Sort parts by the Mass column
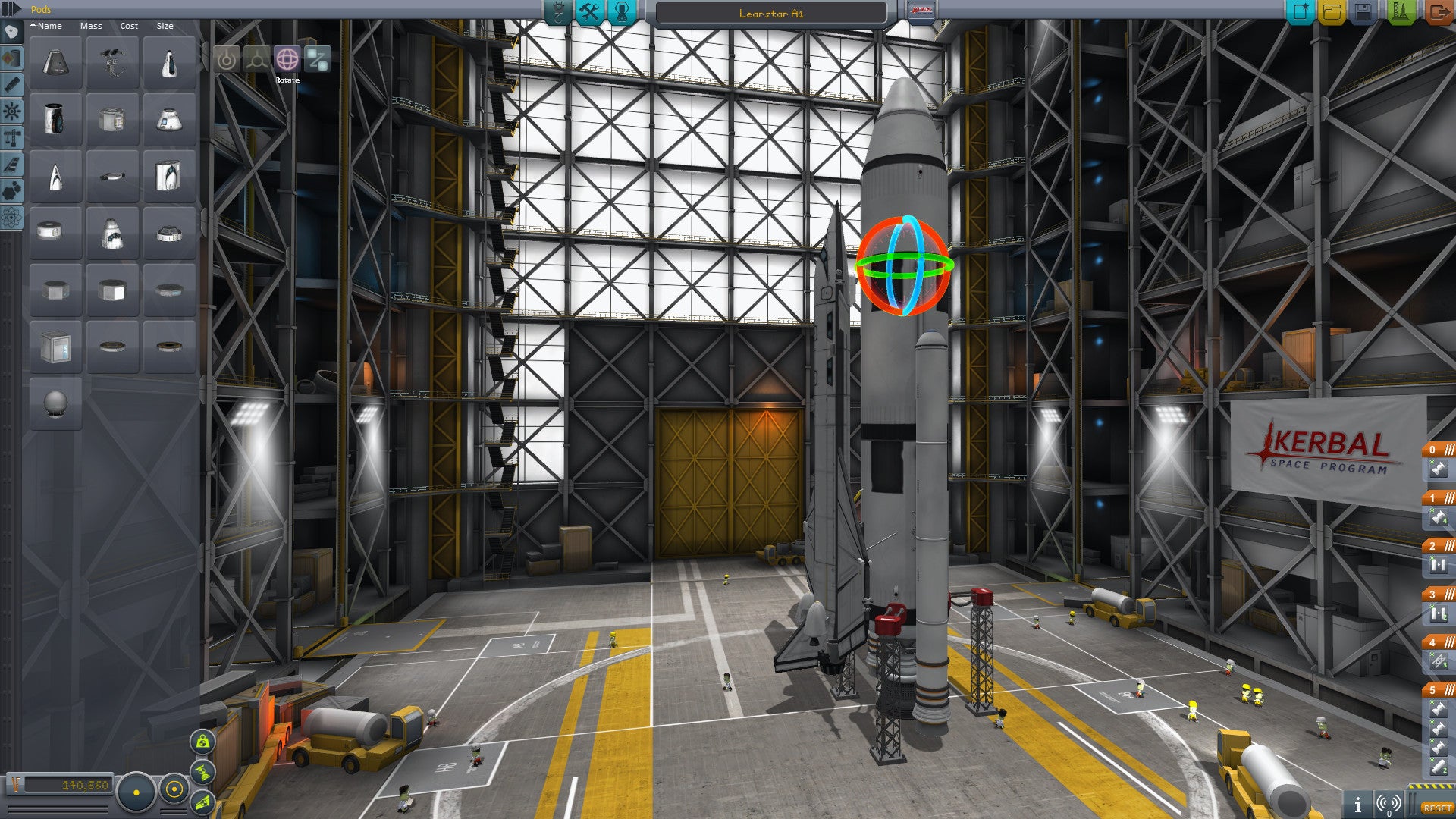The height and width of the screenshot is (819, 1456). [91, 26]
